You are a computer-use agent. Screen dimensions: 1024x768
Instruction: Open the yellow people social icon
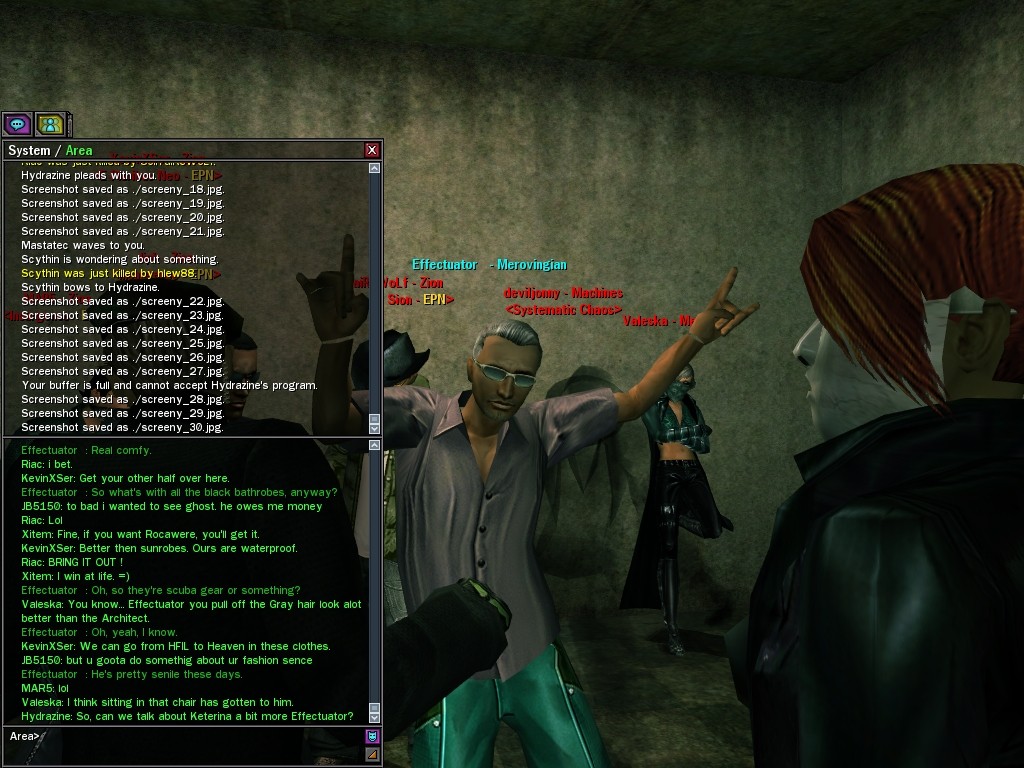[50, 124]
